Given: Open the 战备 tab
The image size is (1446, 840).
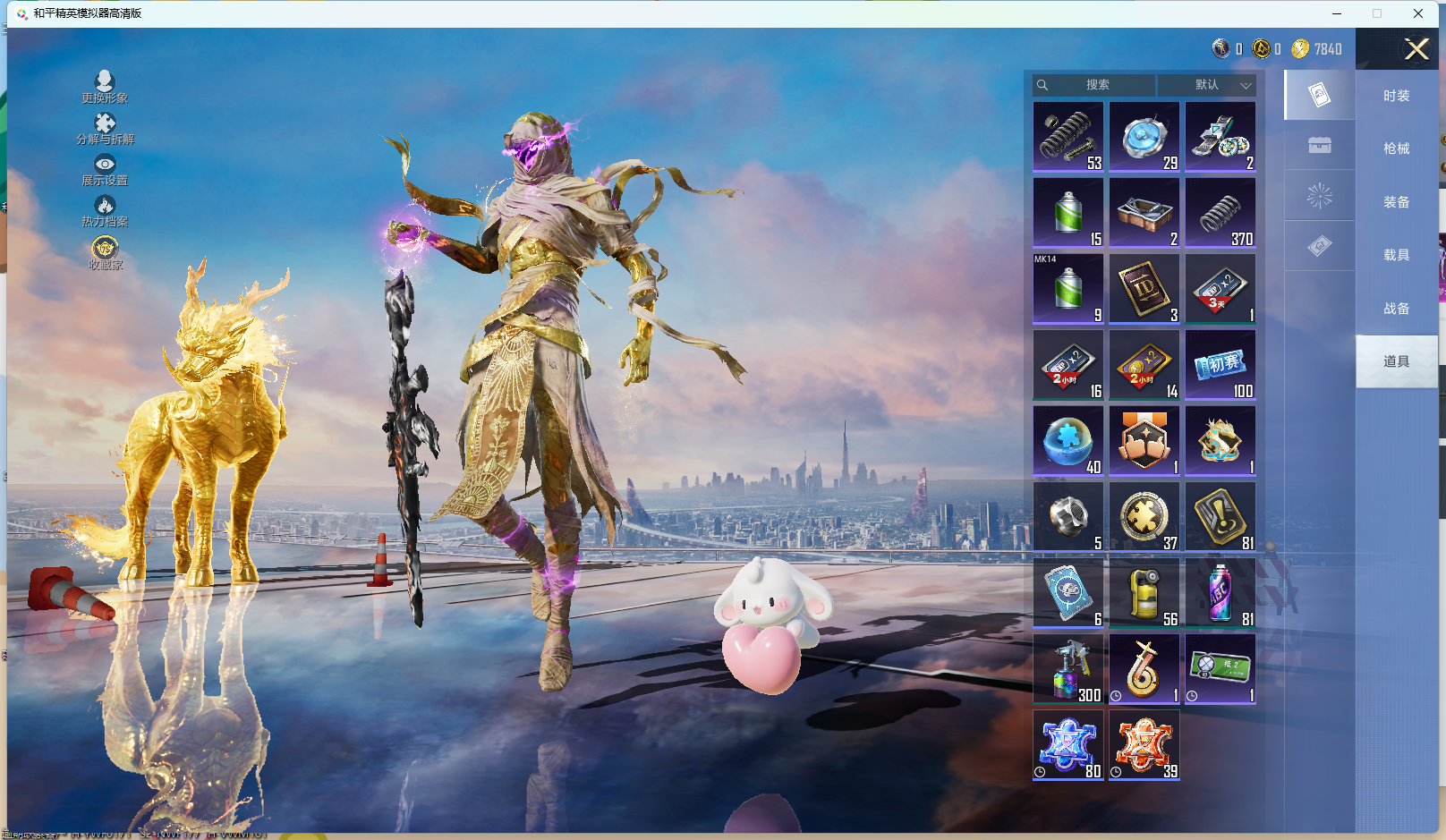Looking at the screenshot, I should (x=1396, y=309).
